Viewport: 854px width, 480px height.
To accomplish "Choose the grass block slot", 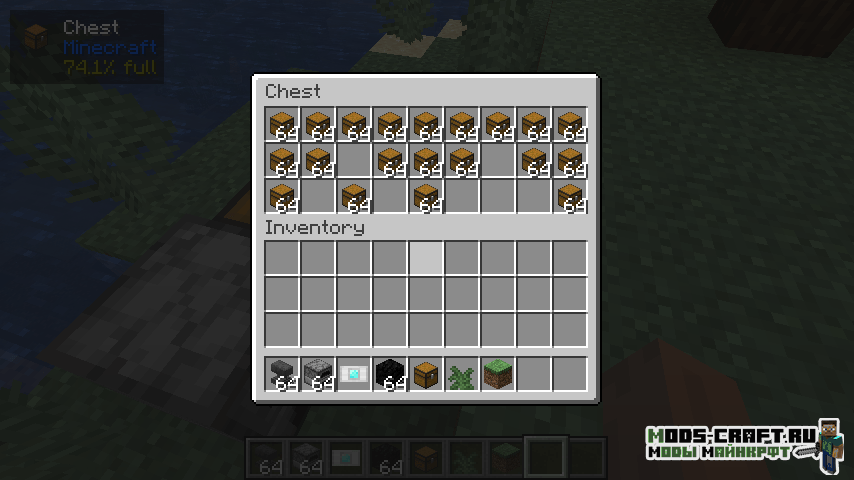I will coord(498,374).
